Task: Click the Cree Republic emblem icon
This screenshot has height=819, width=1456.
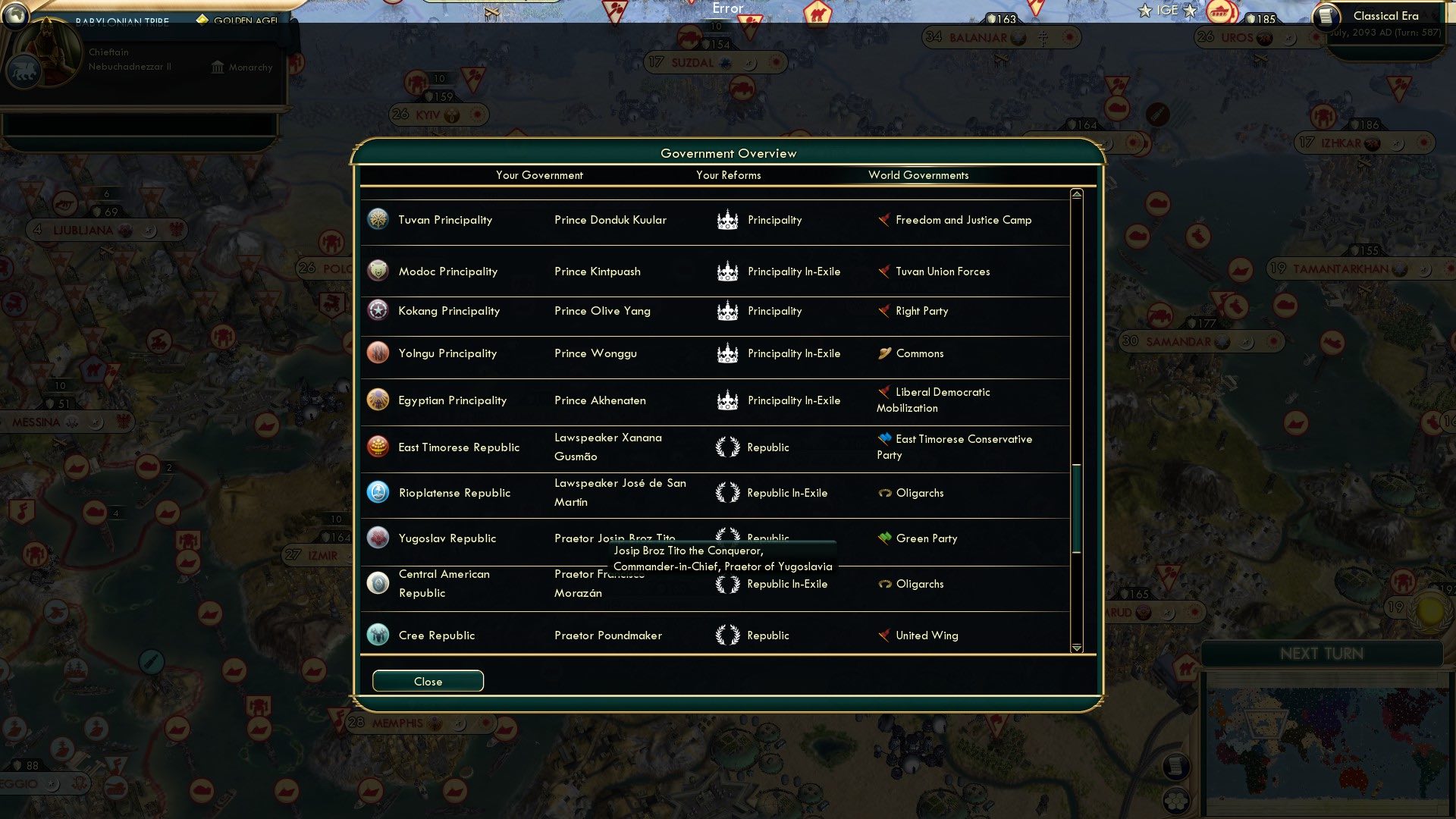Action: [378, 635]
